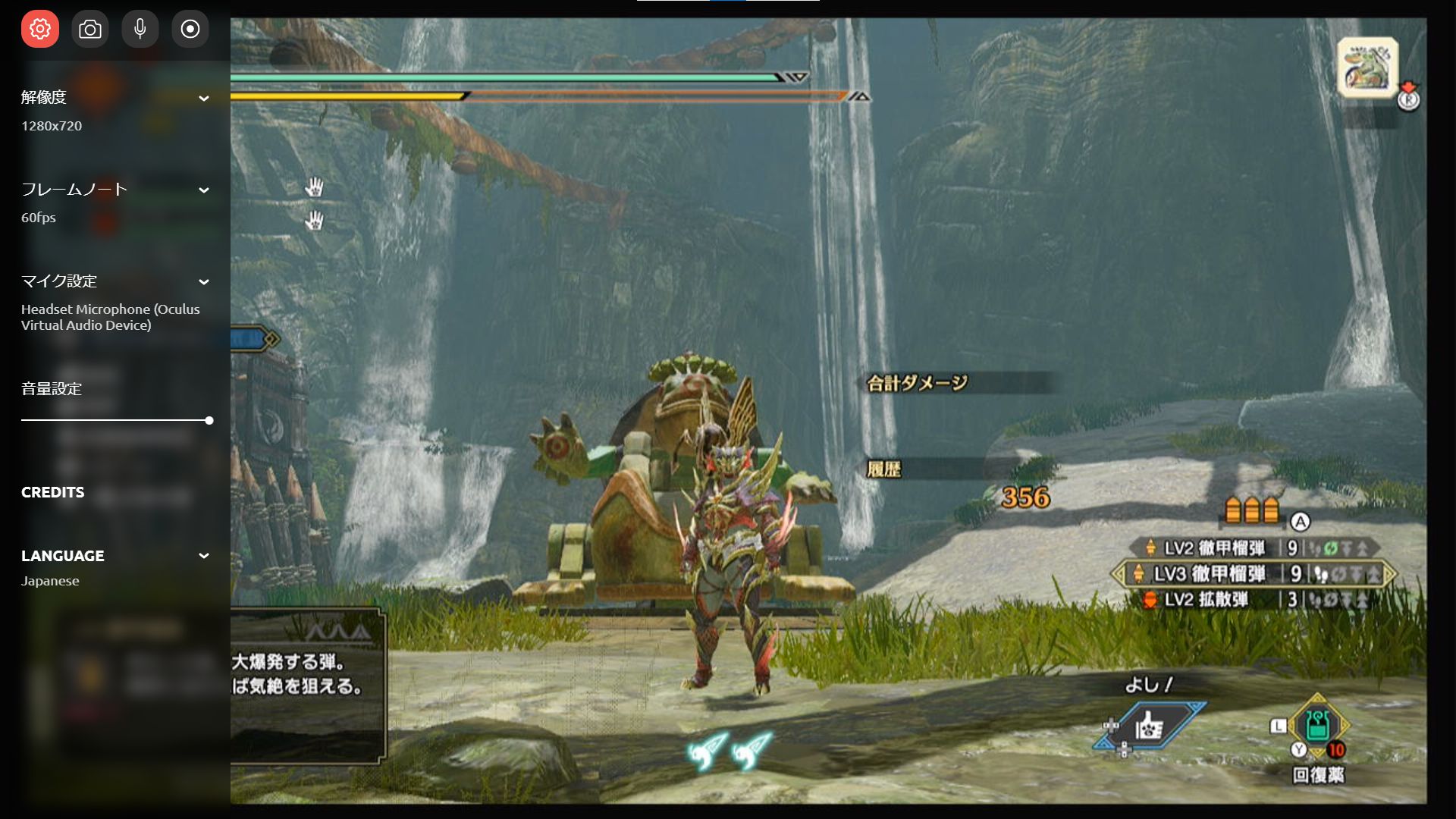
Task: Select the 回復薬 potion item icon
Action: coord(1318,726)
